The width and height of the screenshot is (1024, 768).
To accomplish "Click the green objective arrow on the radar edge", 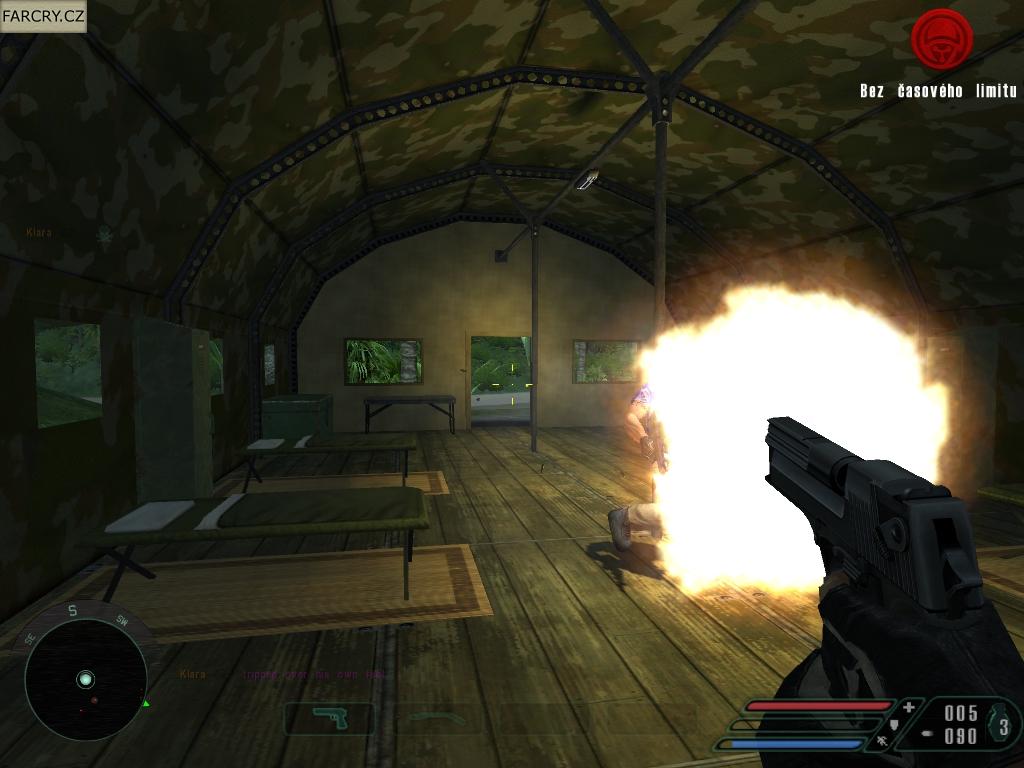I will [146, 703].
